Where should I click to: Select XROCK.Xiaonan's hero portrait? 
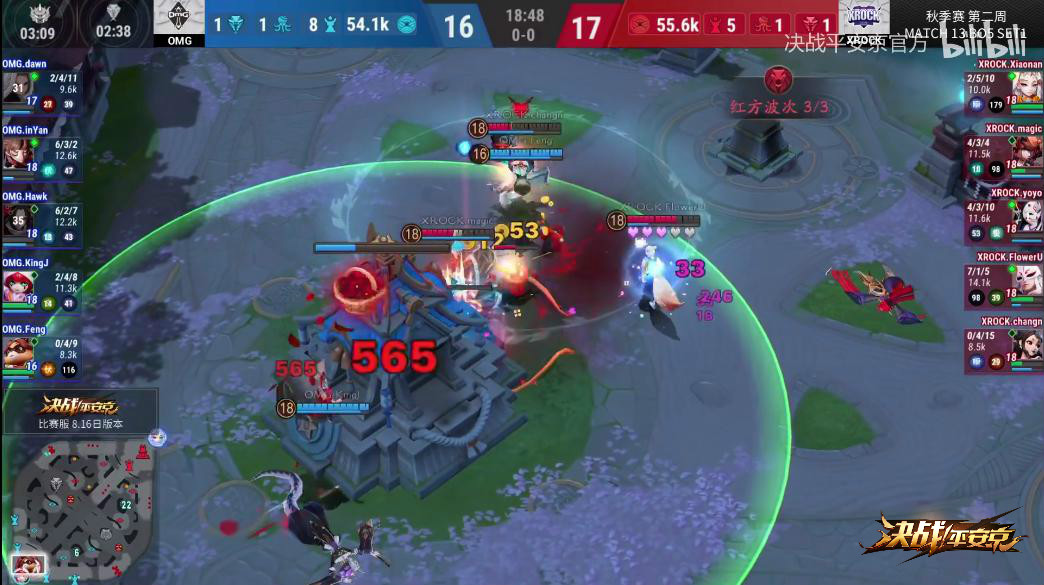tap(1027, 88)
